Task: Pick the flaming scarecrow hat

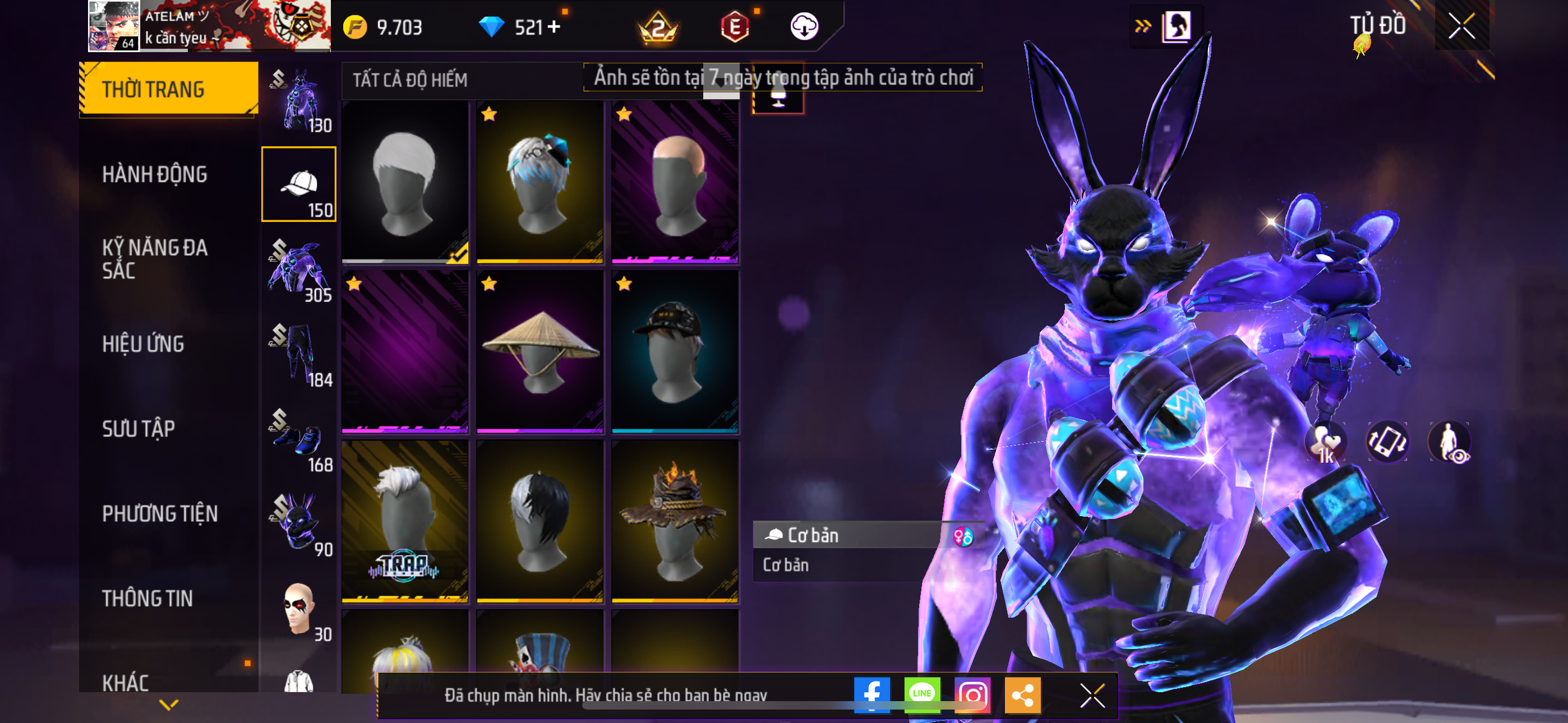Action: tap(675, 521)
